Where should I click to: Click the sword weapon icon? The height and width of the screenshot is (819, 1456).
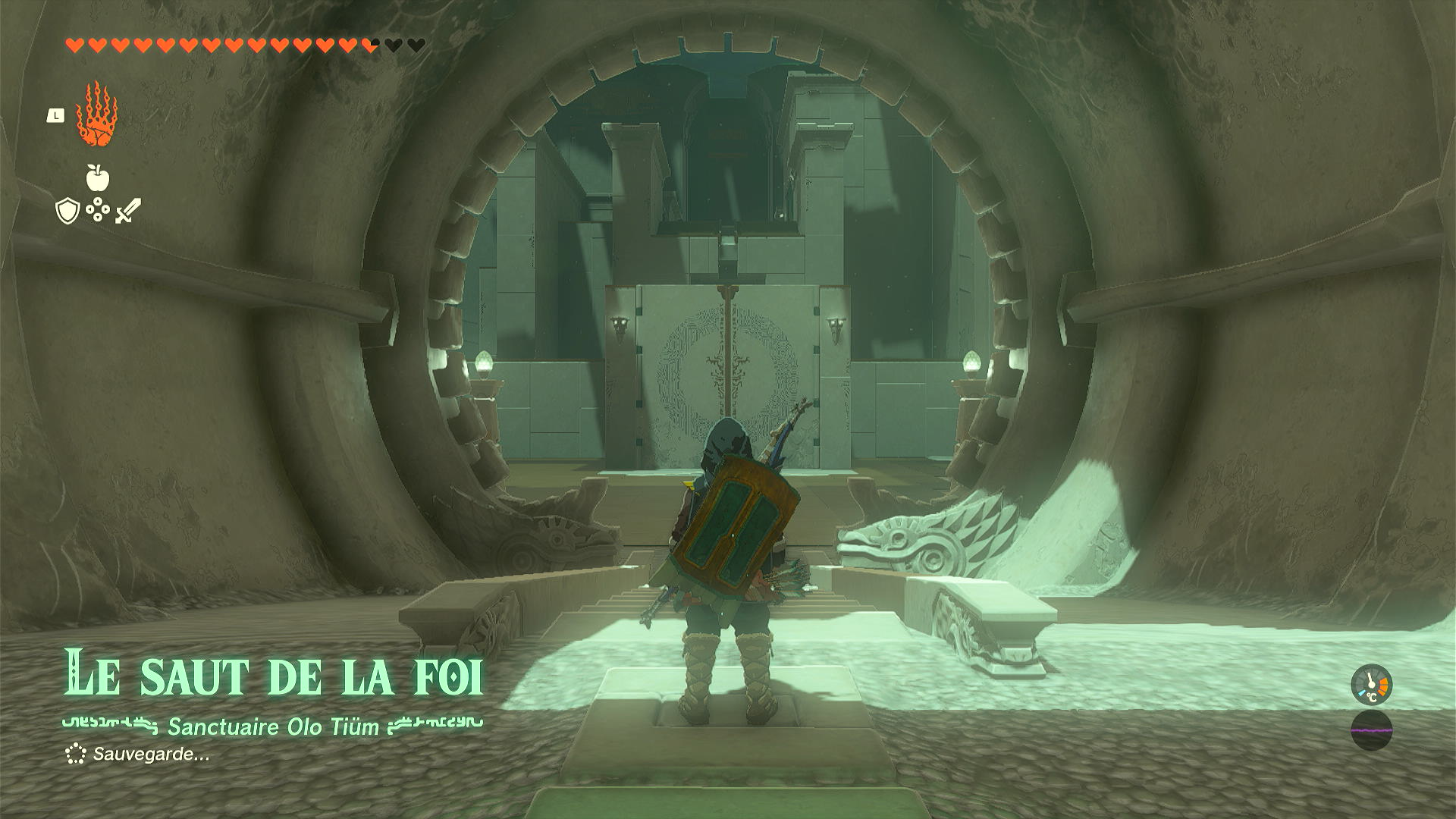127,210
